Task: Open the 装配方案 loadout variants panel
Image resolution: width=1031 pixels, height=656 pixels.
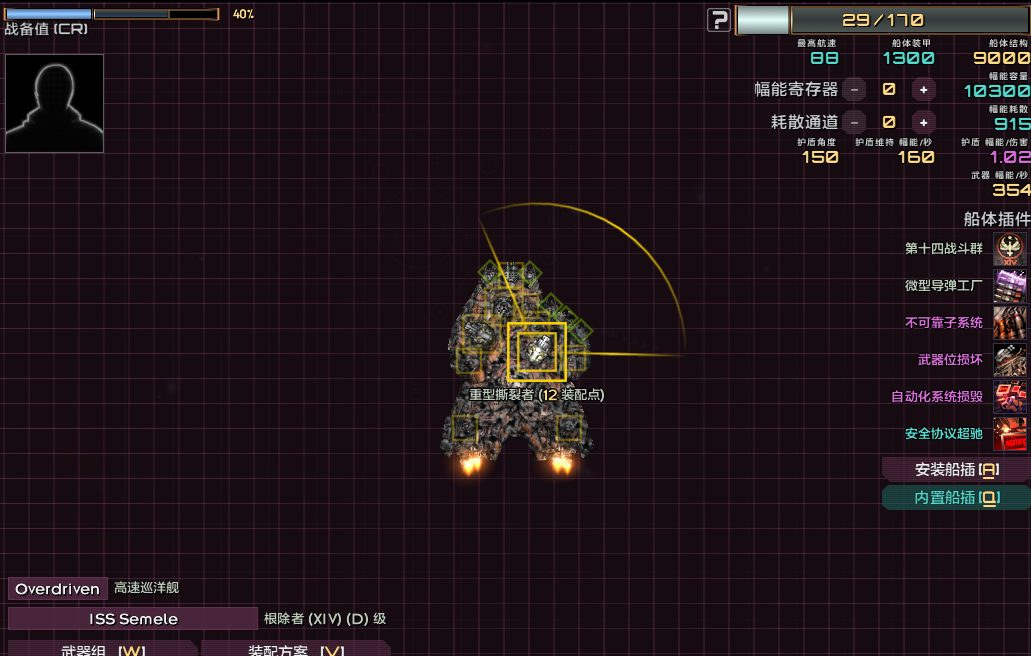Action: (x=295, y=649)
